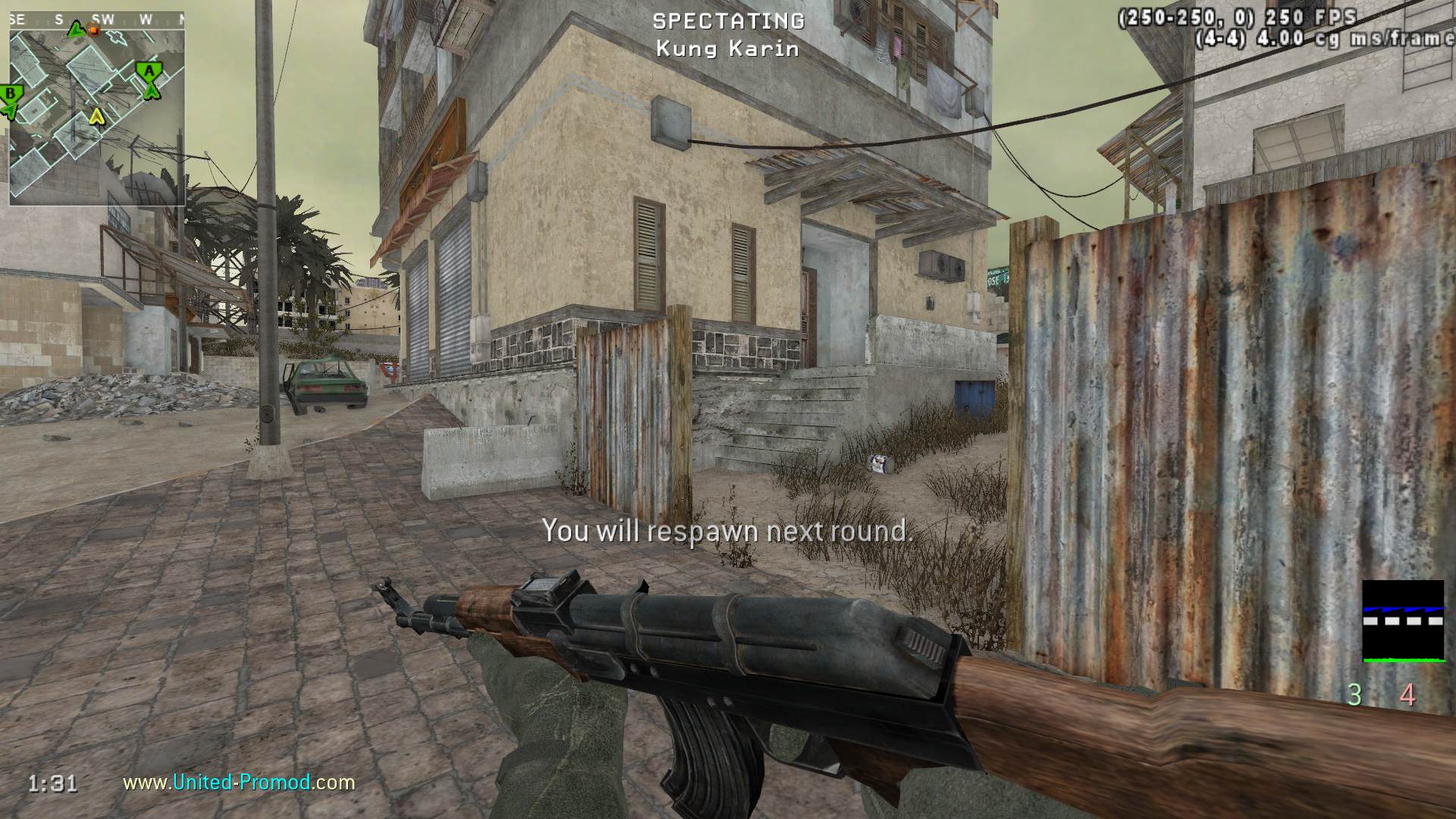Click the orange bomb marker on minimap

coord(95,30)
